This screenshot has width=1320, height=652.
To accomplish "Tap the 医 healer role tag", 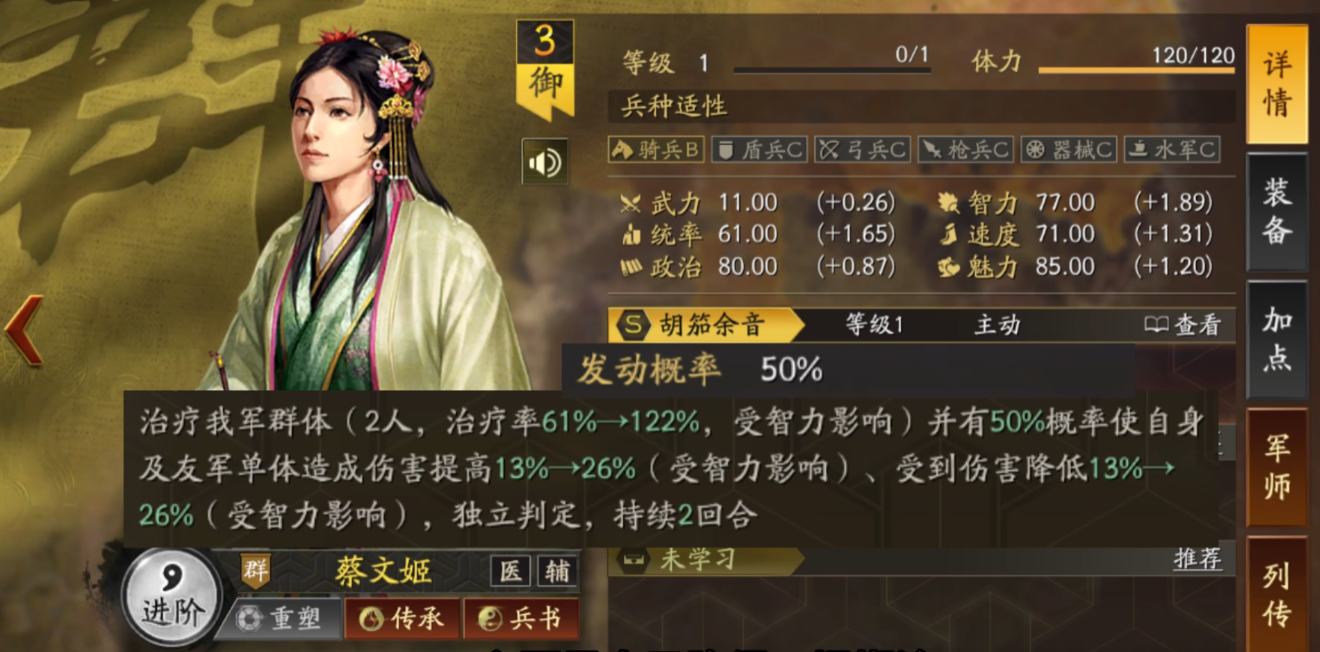I will point(509,571).
